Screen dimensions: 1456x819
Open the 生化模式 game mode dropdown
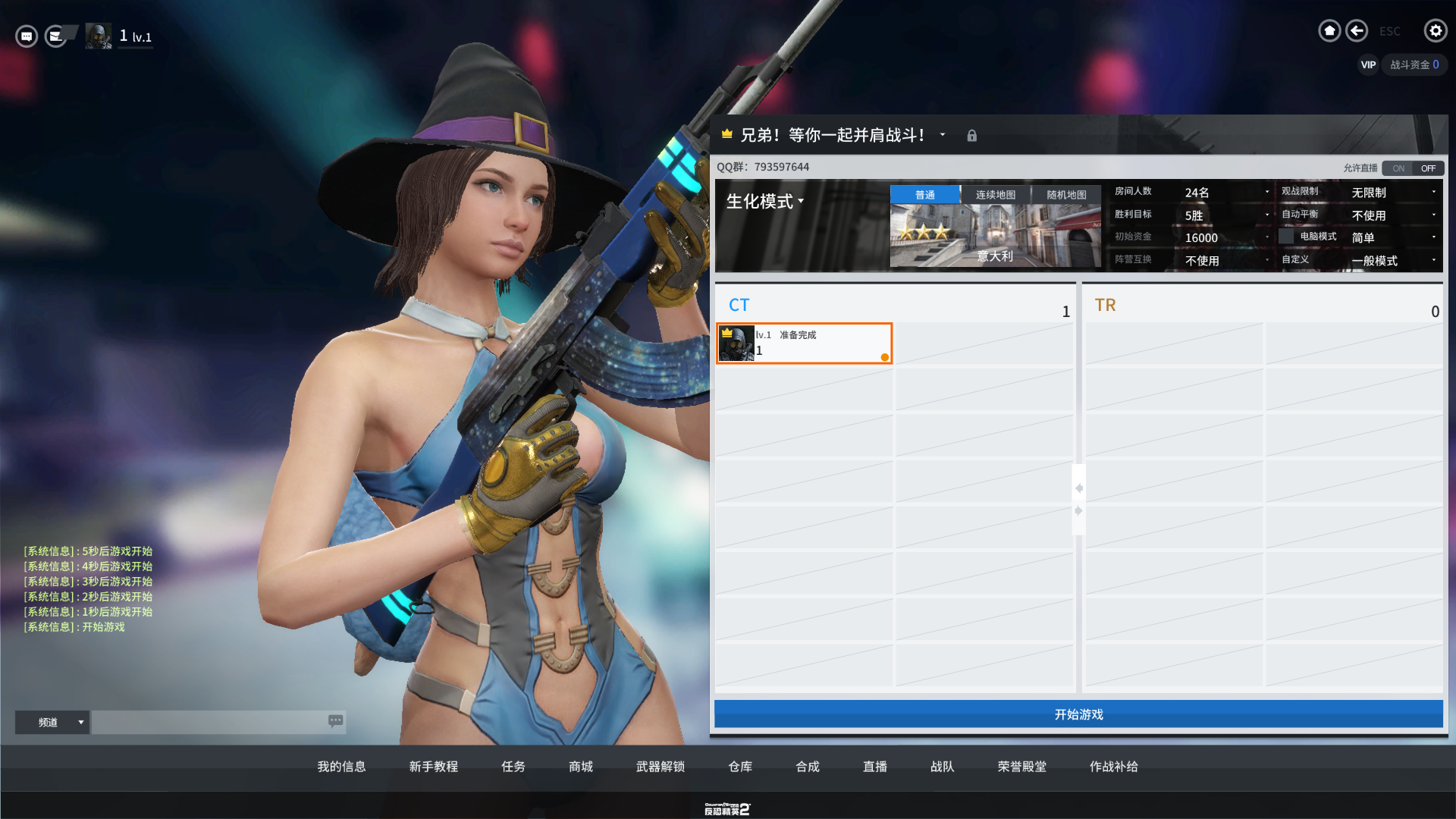[765, 201]
